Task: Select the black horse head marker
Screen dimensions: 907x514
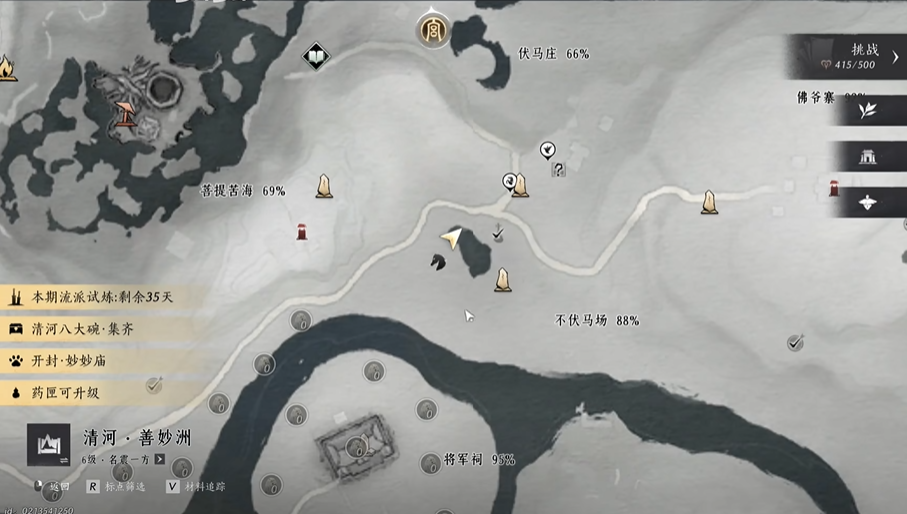Action: point(437,262)
